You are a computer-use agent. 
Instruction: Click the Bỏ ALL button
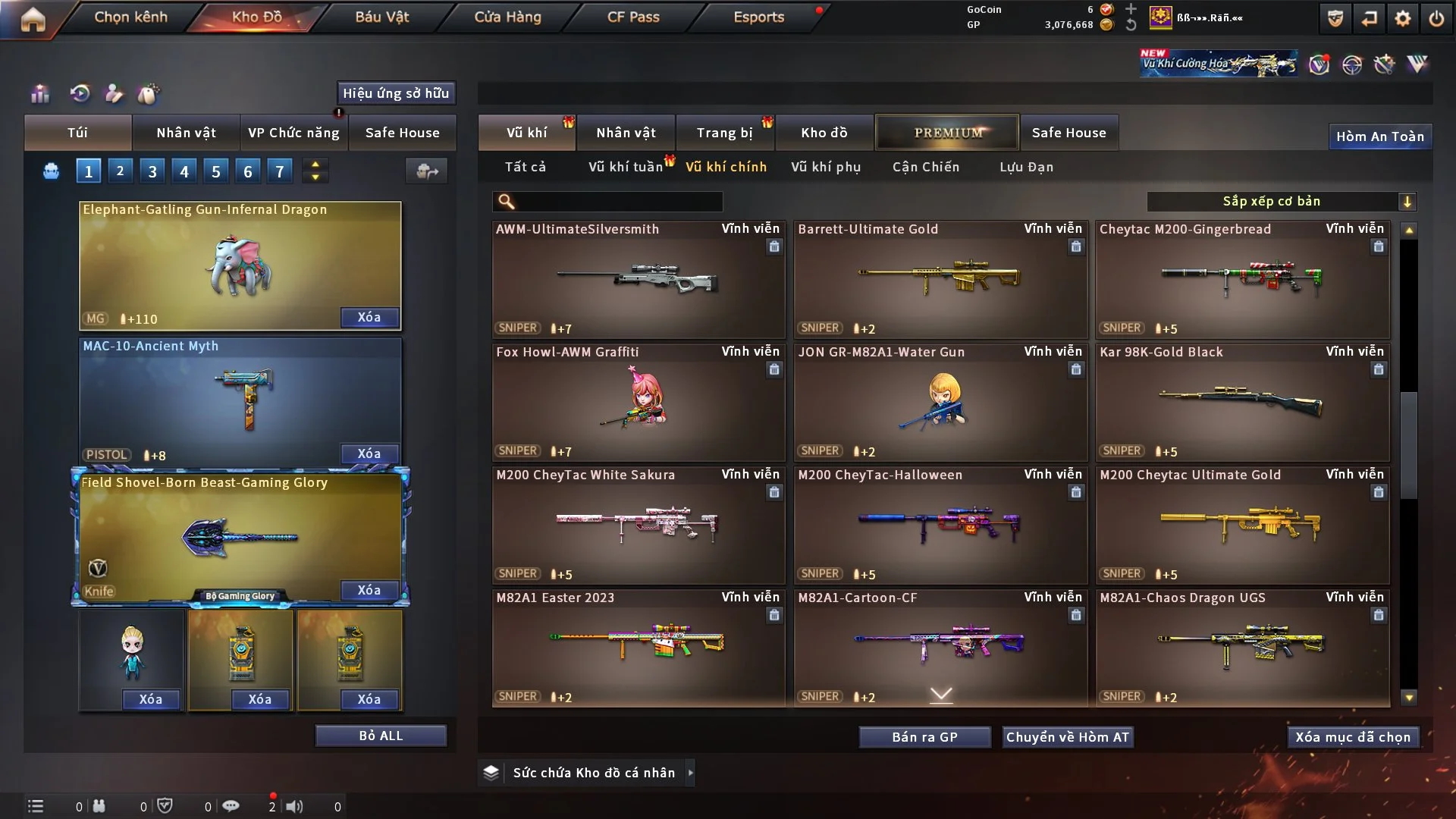point(381,736)
